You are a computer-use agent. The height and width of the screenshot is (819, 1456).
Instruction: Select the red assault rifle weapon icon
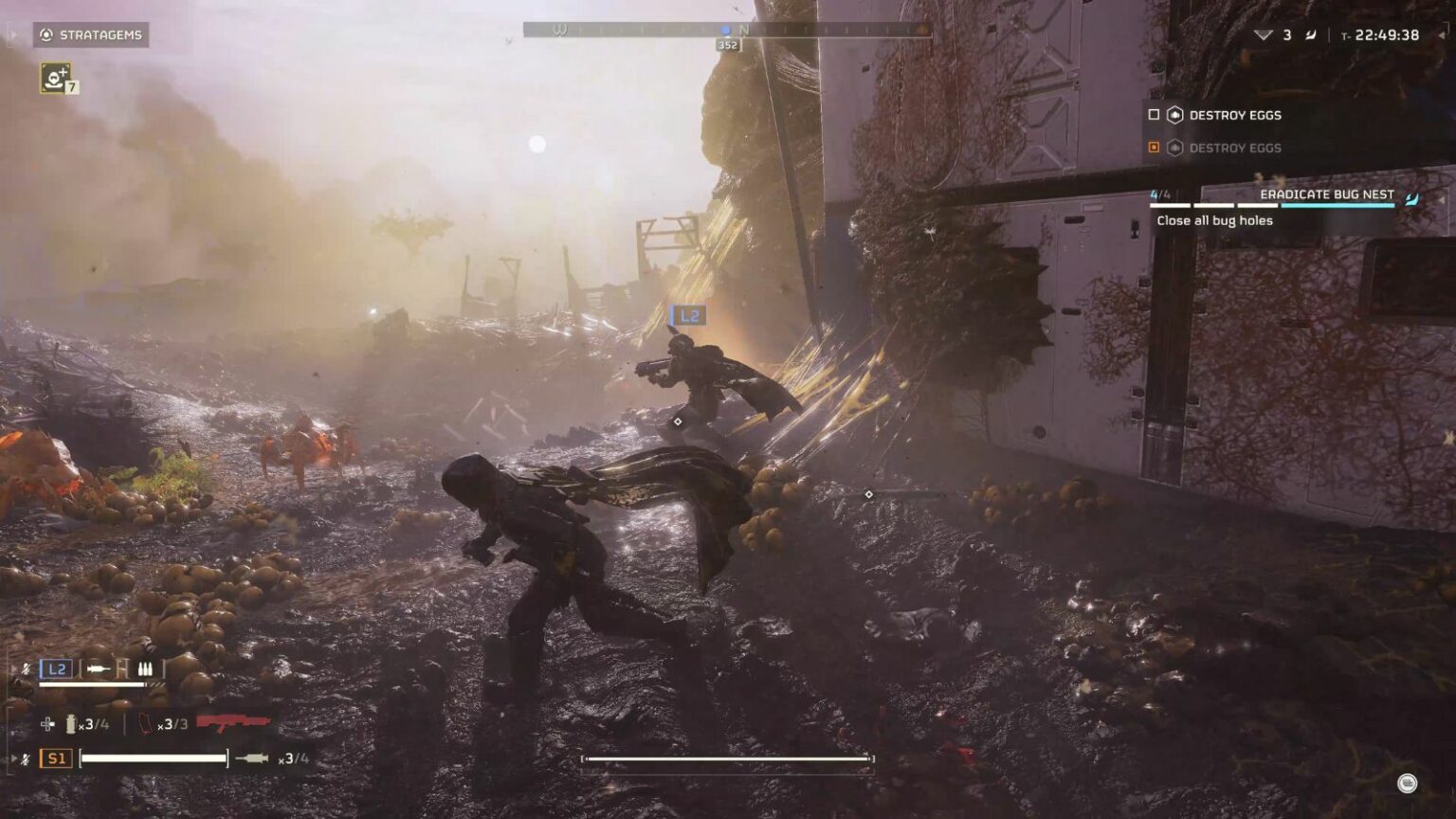click(232, 721)
